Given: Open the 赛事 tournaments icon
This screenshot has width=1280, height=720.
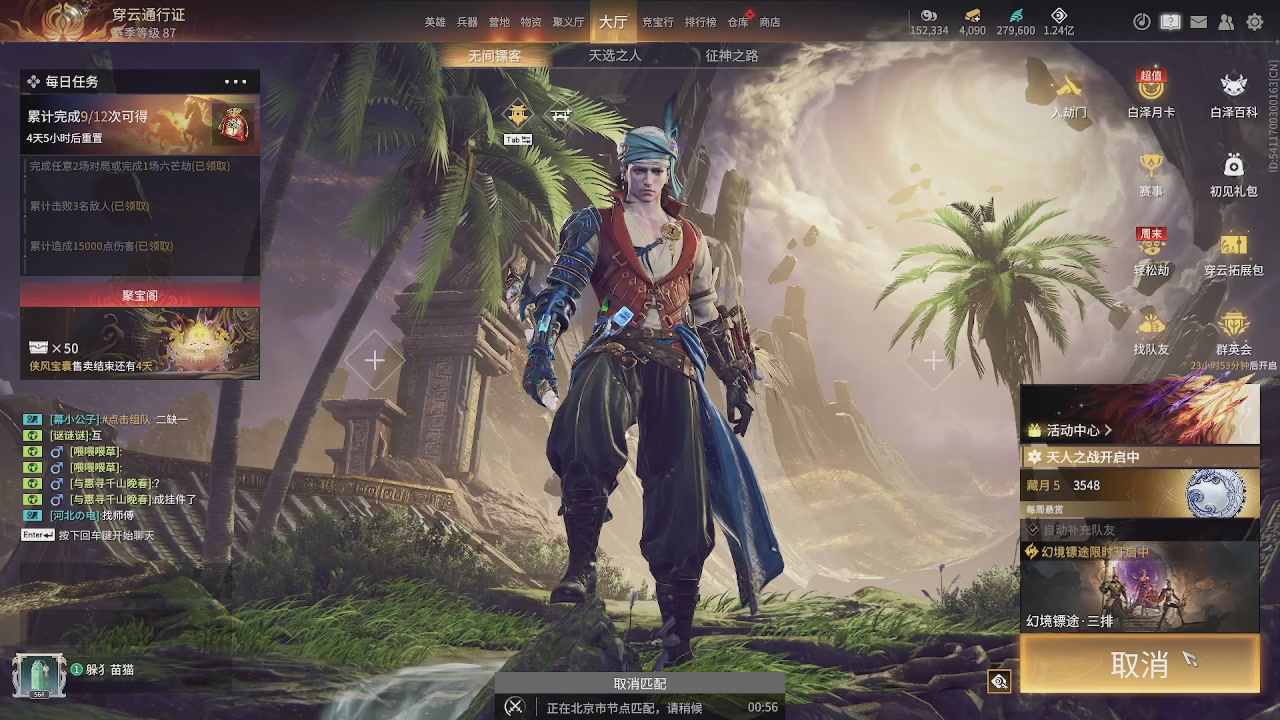Looking at the screenshot, I should 1151,174.
